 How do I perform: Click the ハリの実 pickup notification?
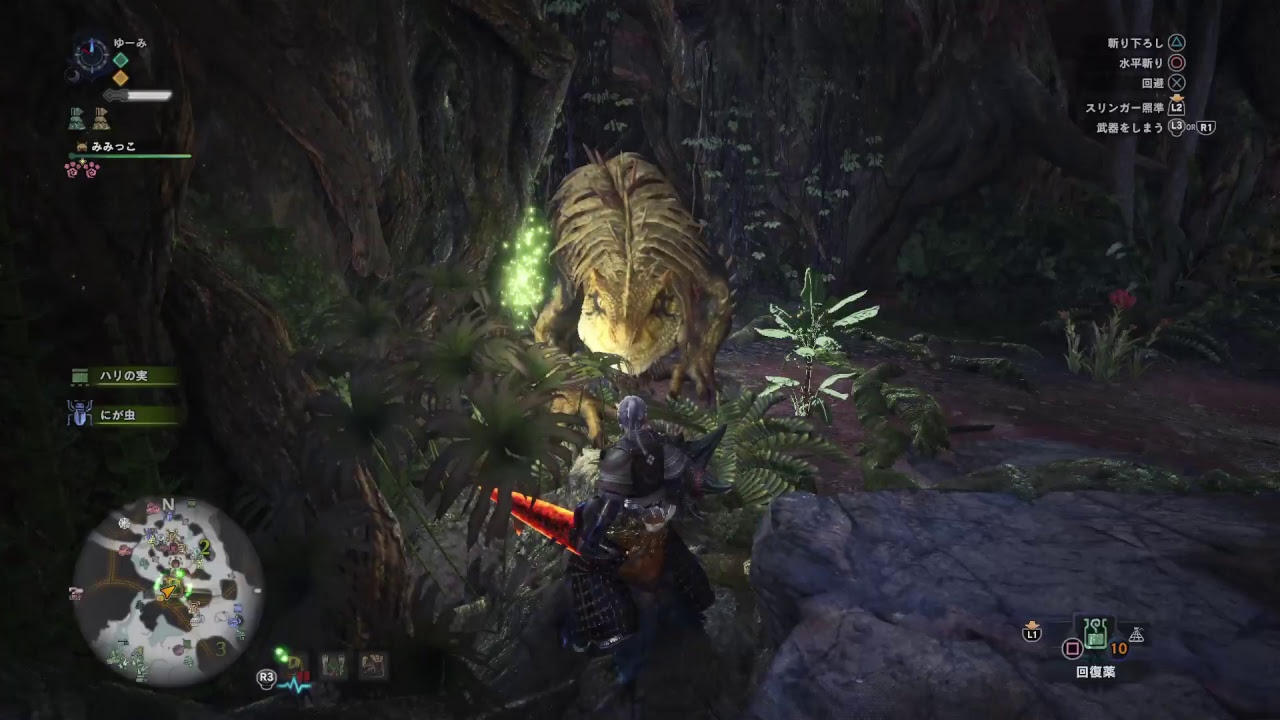(124, 376)
